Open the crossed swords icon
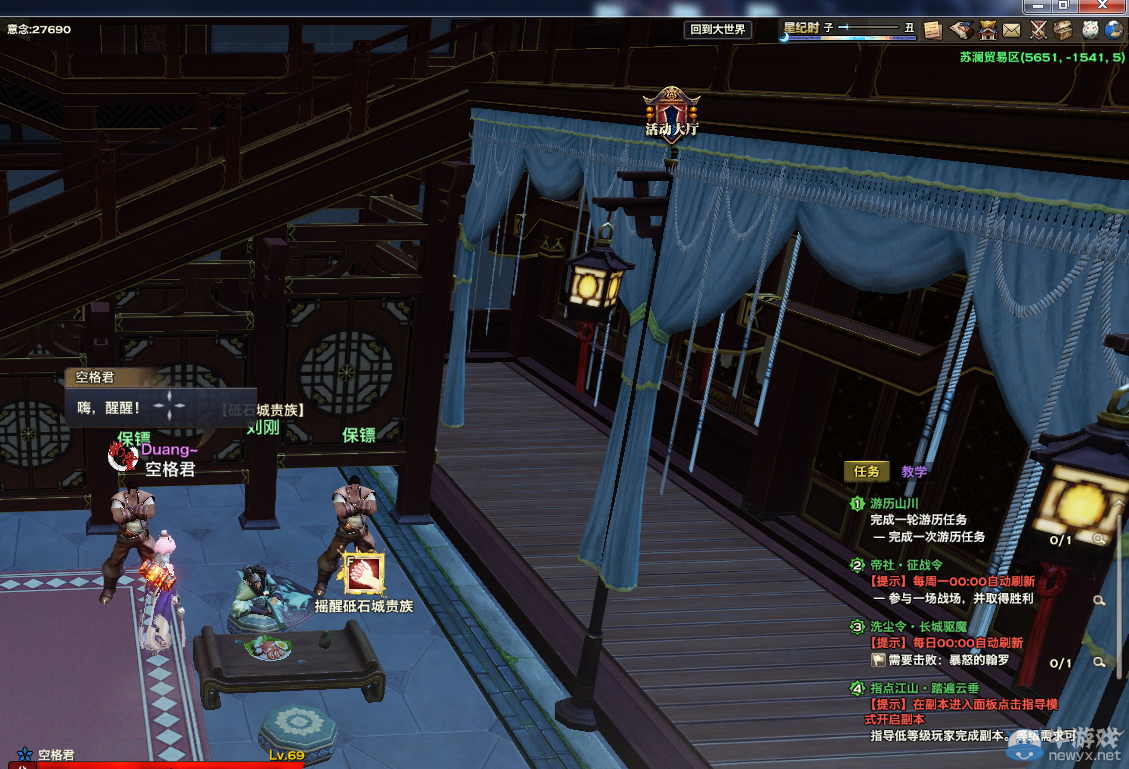This screenshot has height=769, width=1129. 1038,30
